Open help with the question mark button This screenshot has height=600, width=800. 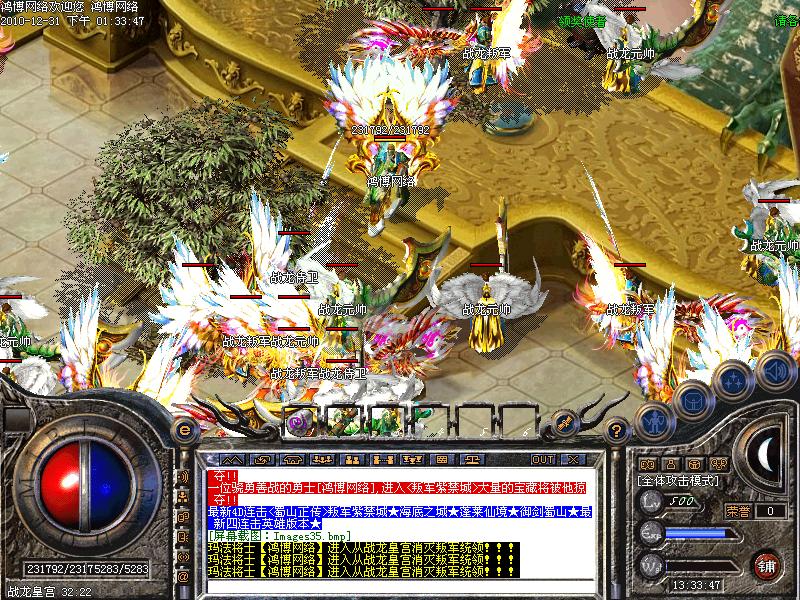coord(617,430)
